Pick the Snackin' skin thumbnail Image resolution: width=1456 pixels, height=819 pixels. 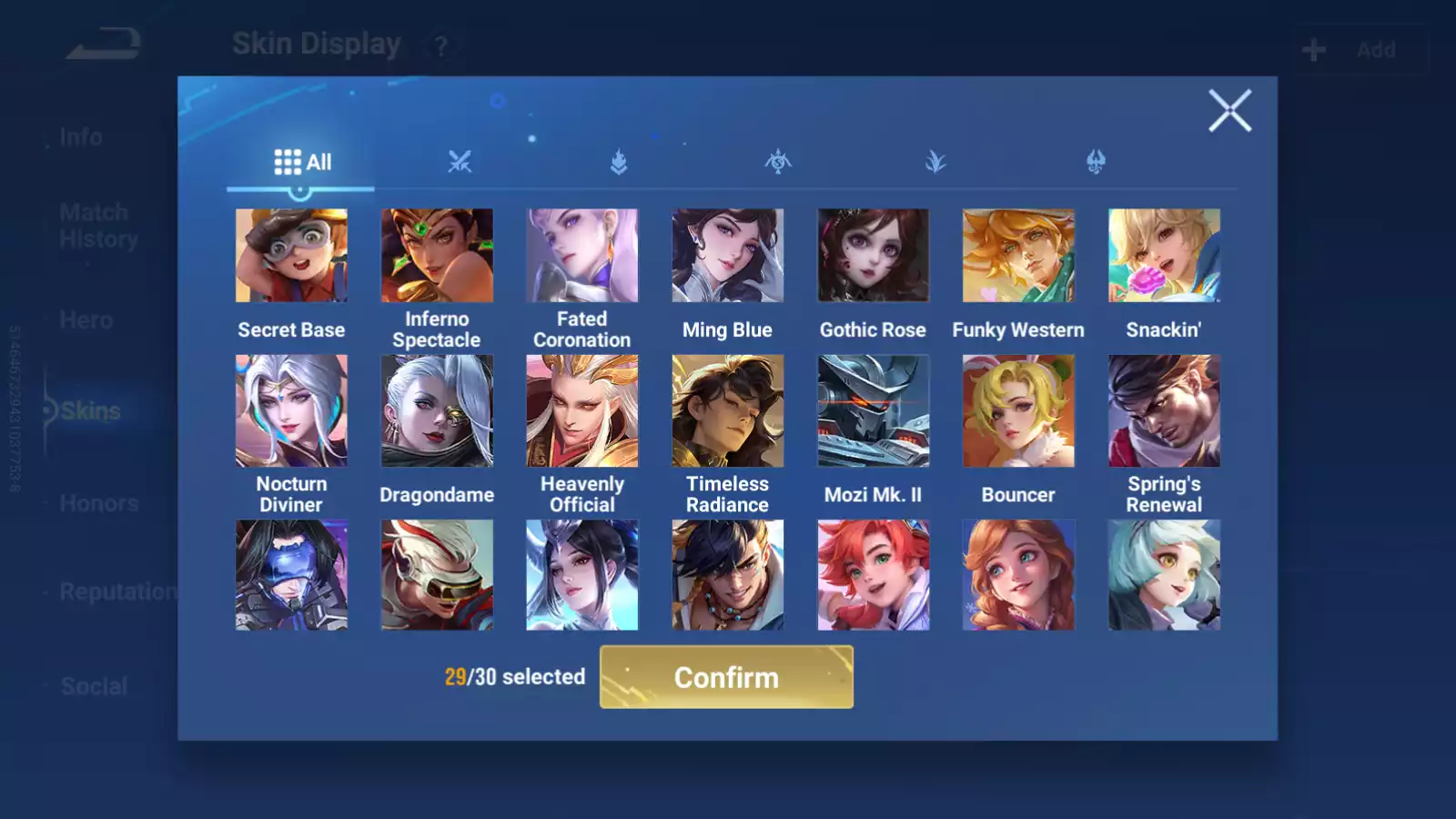point(1164,256)
